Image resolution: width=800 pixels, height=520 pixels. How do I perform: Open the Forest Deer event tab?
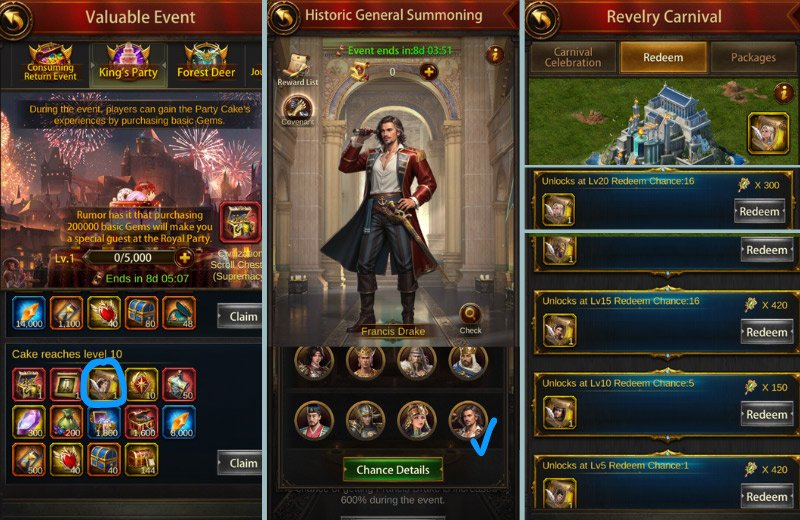click(x=206, y=62)
